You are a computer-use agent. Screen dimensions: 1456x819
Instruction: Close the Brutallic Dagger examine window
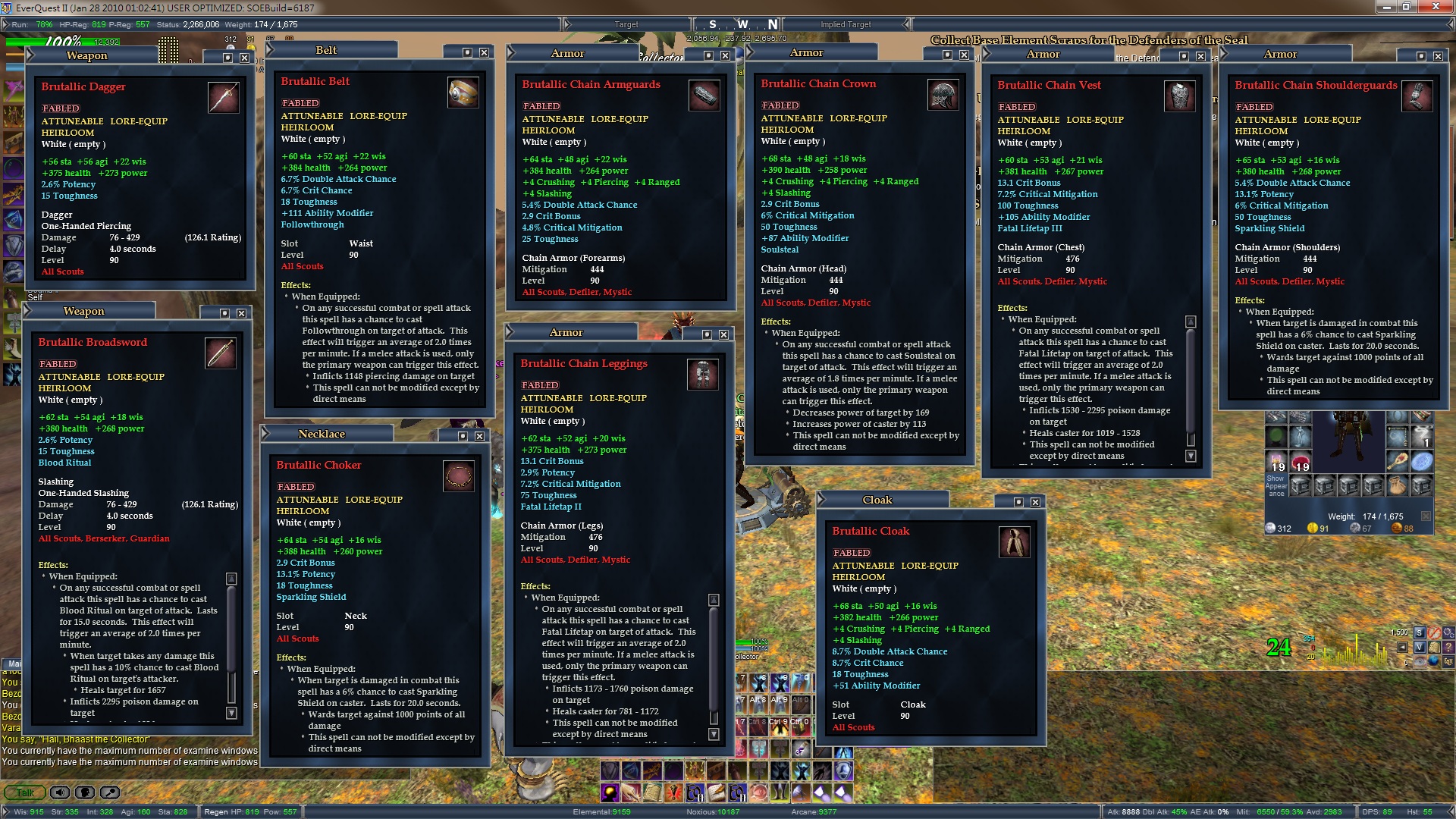click(244, 58)
